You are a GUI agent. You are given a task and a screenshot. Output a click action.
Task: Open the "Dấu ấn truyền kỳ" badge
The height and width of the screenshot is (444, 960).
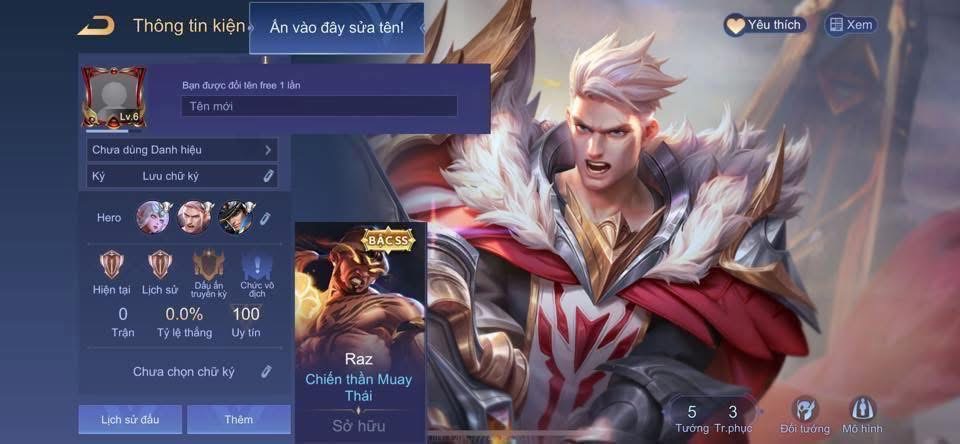pos(209,266)
